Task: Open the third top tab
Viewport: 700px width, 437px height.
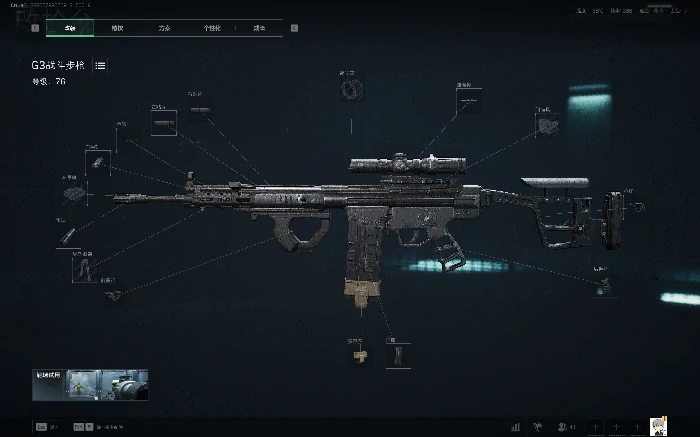Action: pos(164,28)
